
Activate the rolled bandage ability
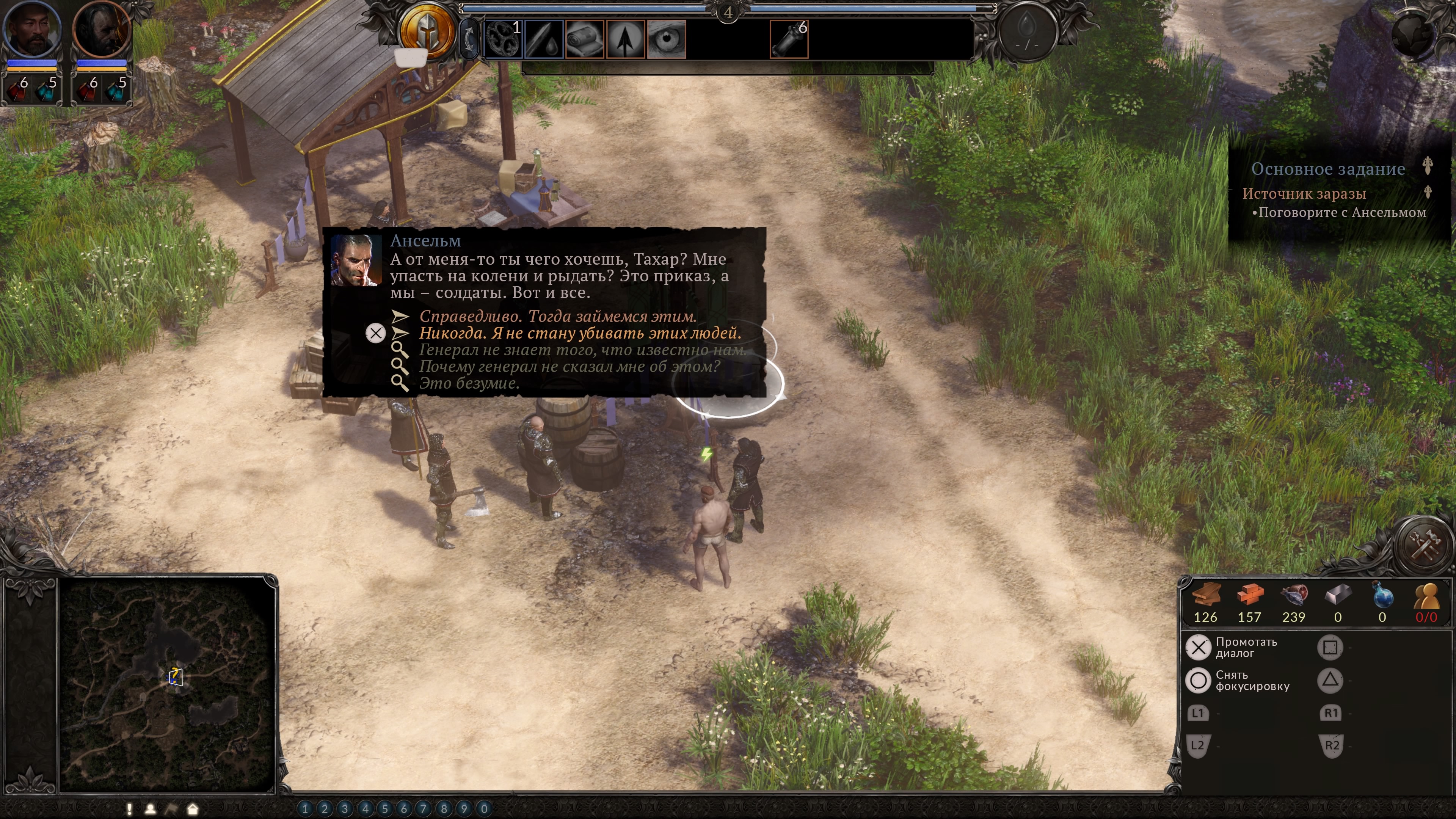point(584,39)
